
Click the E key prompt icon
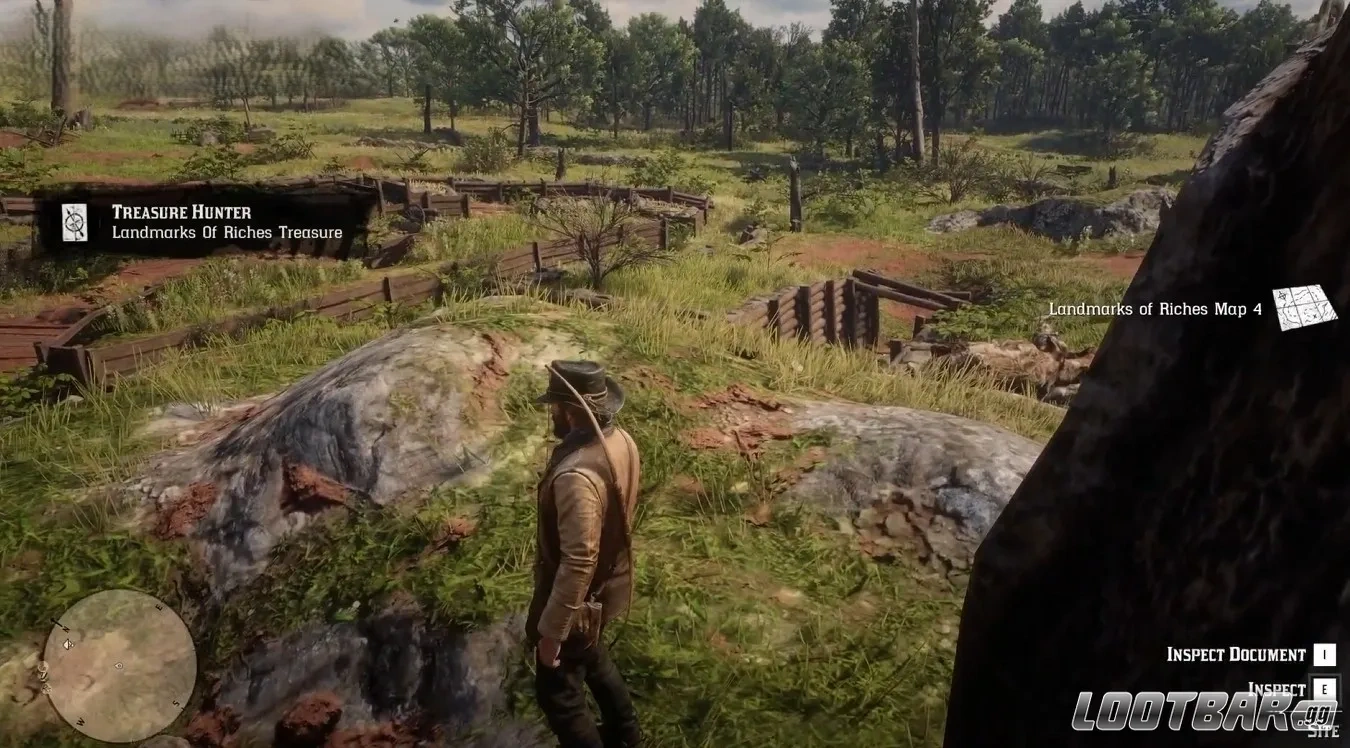(1325, 688)
